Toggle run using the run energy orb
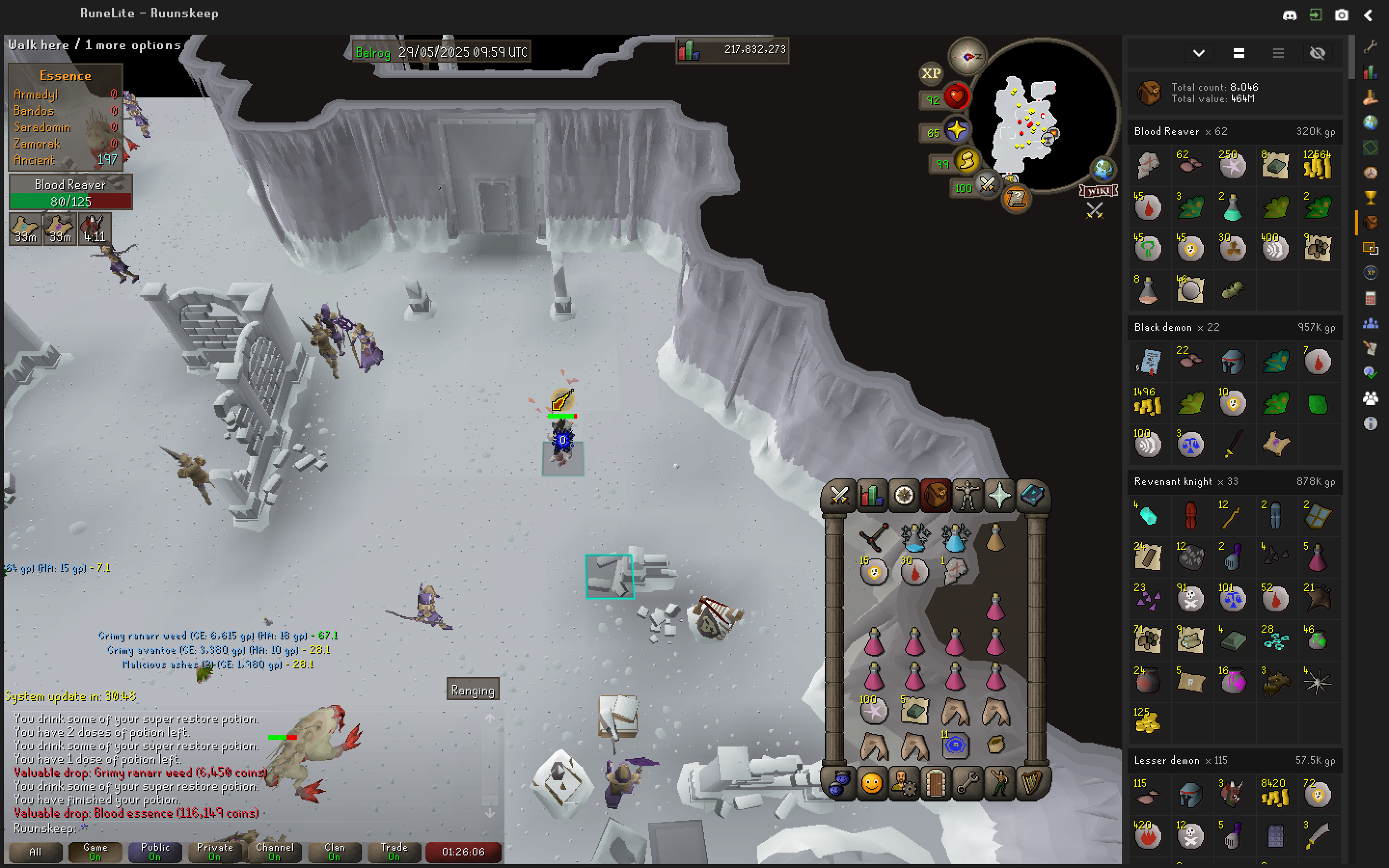Viewport: 1389px width, 868px height. 967,163
